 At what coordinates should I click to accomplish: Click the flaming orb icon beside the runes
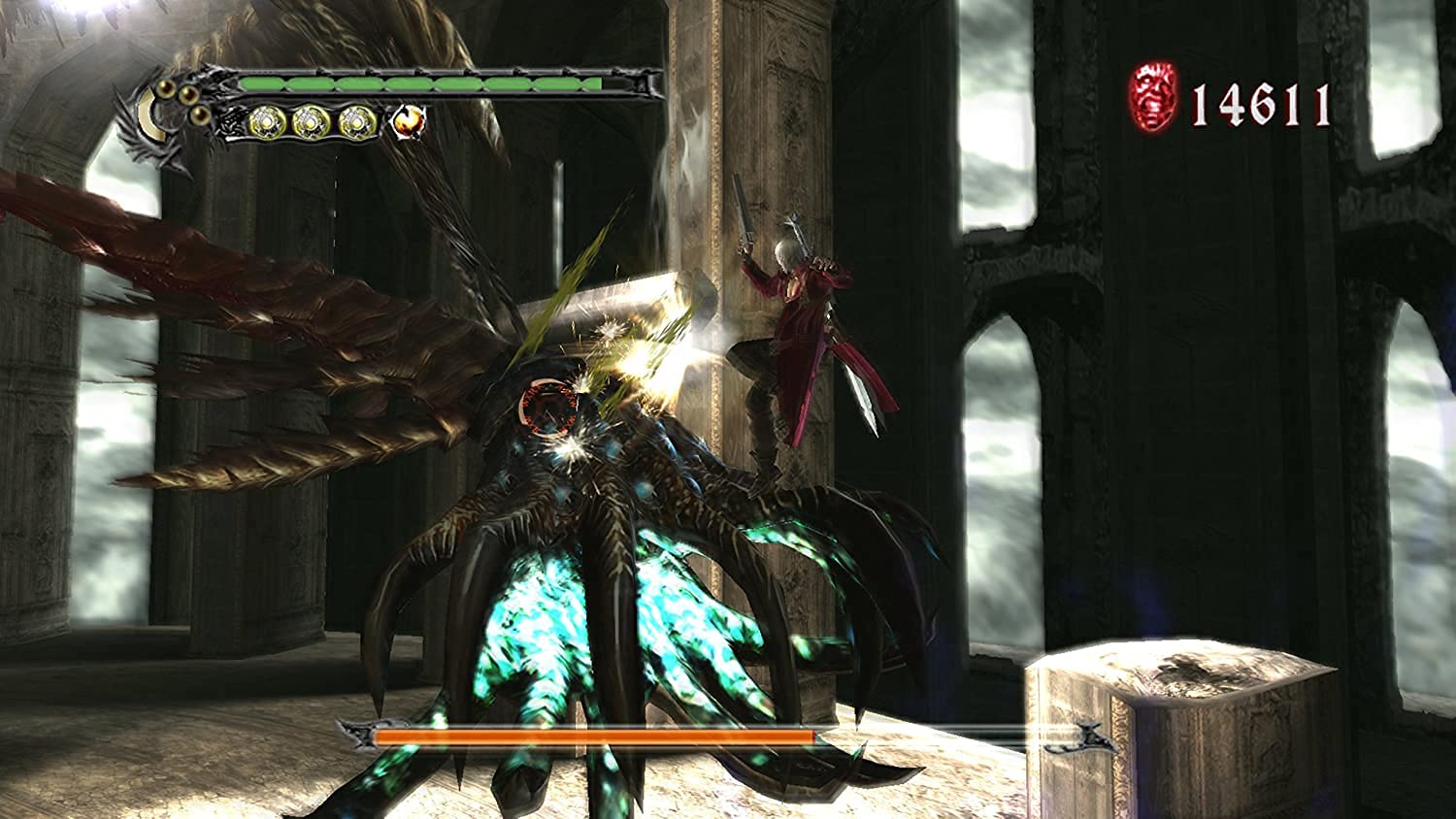point(409,120)
